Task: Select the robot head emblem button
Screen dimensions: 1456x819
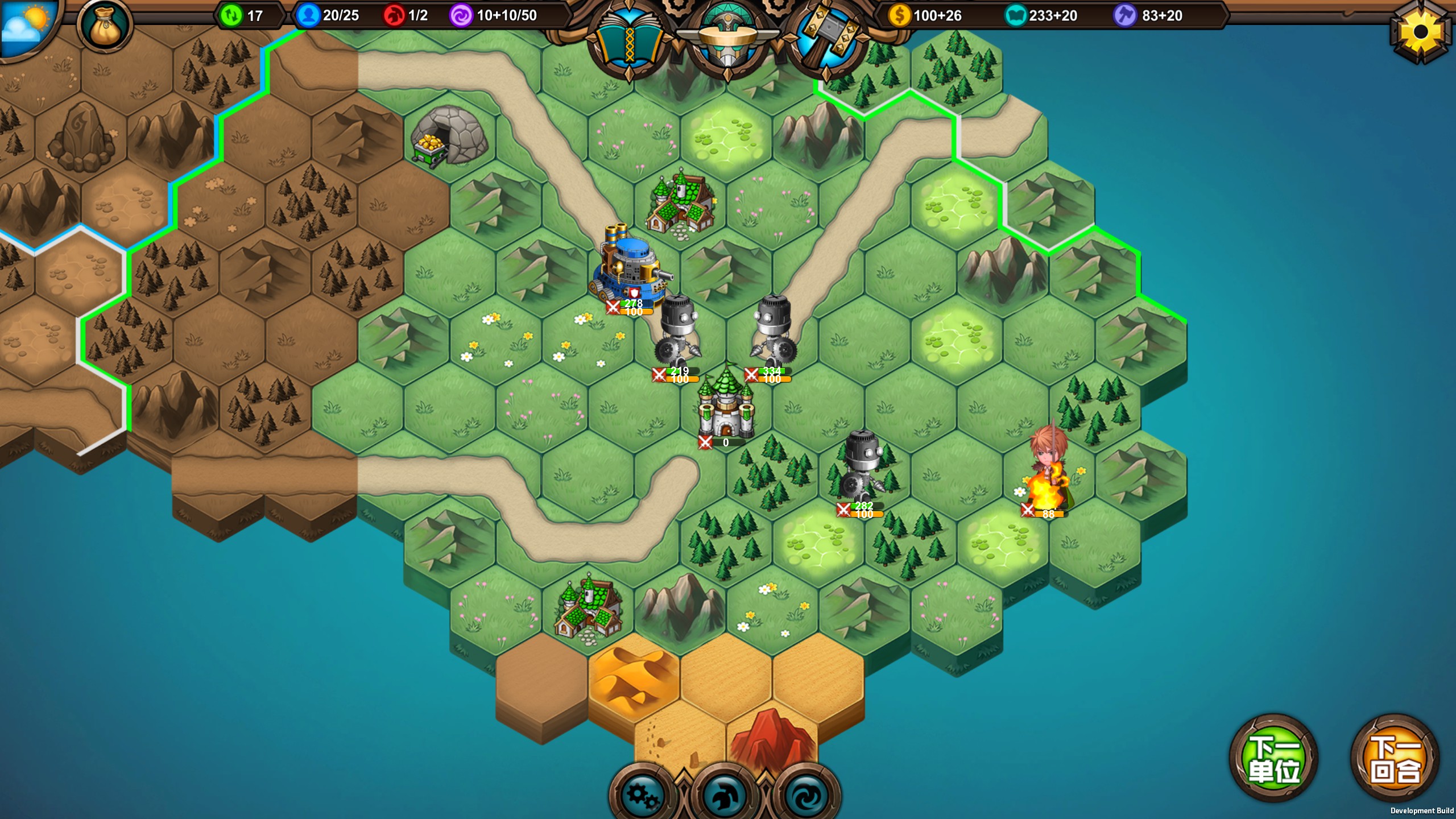Action: [727, 40]
